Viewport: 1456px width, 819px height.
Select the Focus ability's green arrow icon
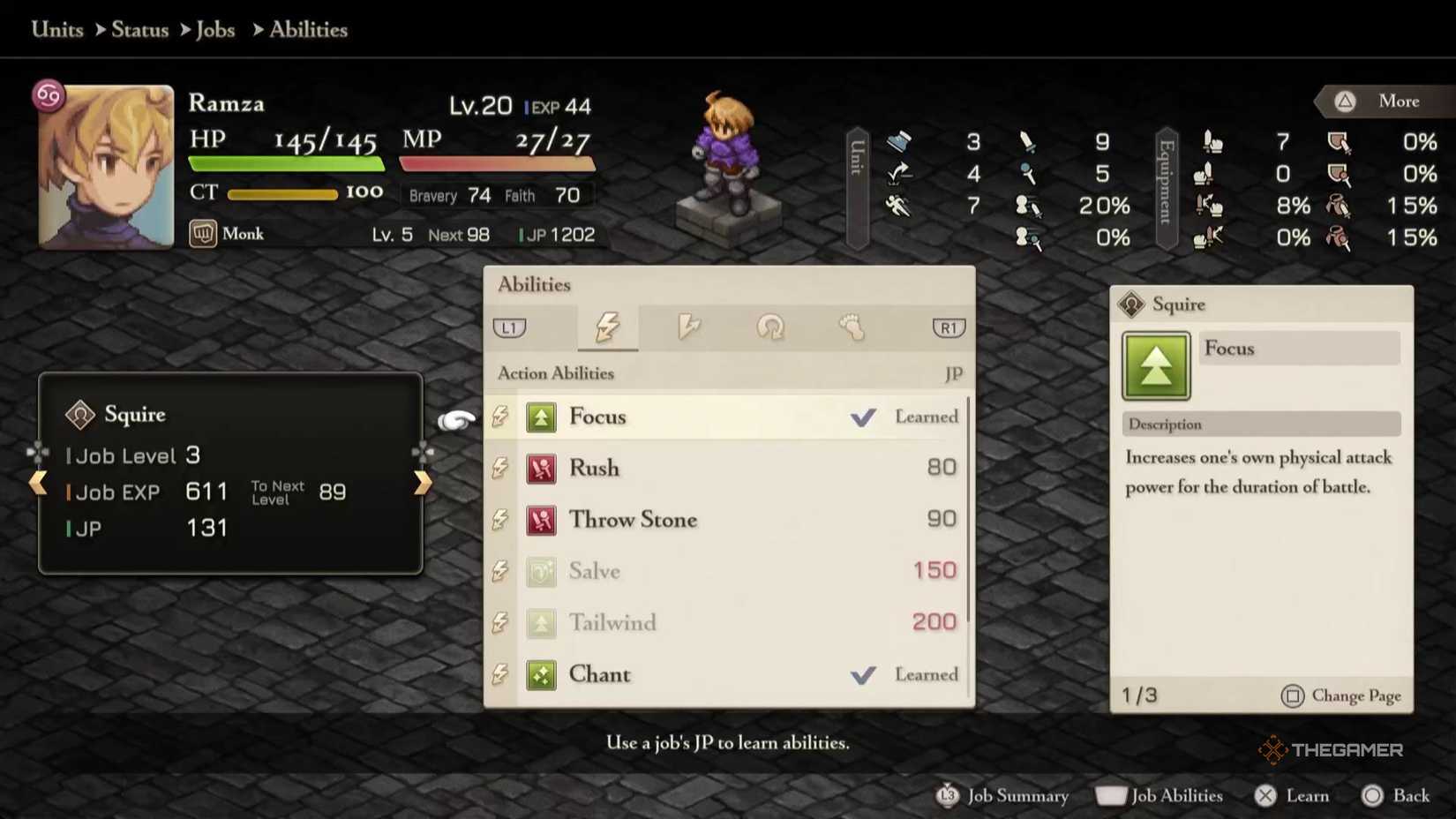coord(541,417)
